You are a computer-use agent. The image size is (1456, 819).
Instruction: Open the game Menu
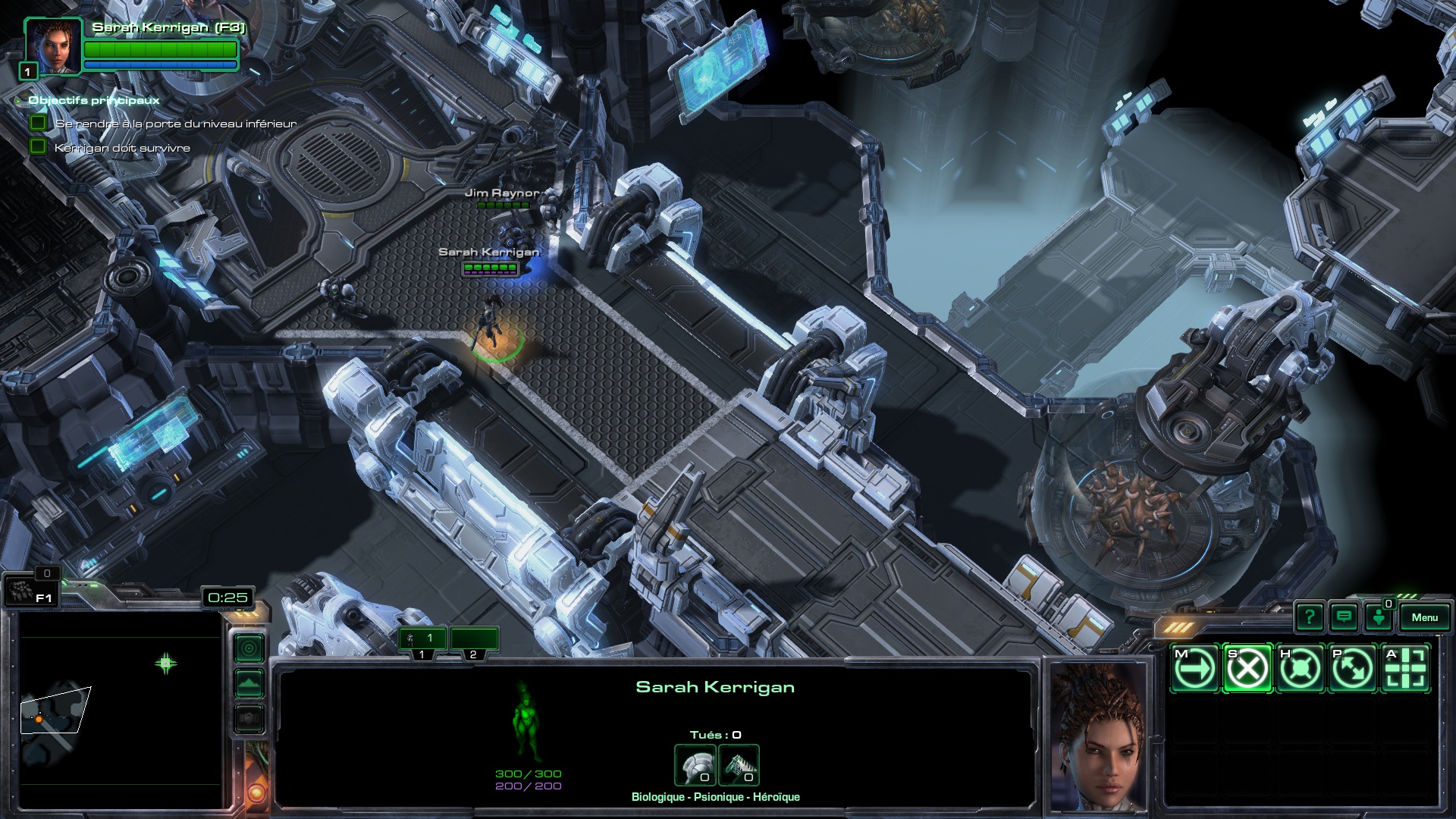coord(1424,617)
